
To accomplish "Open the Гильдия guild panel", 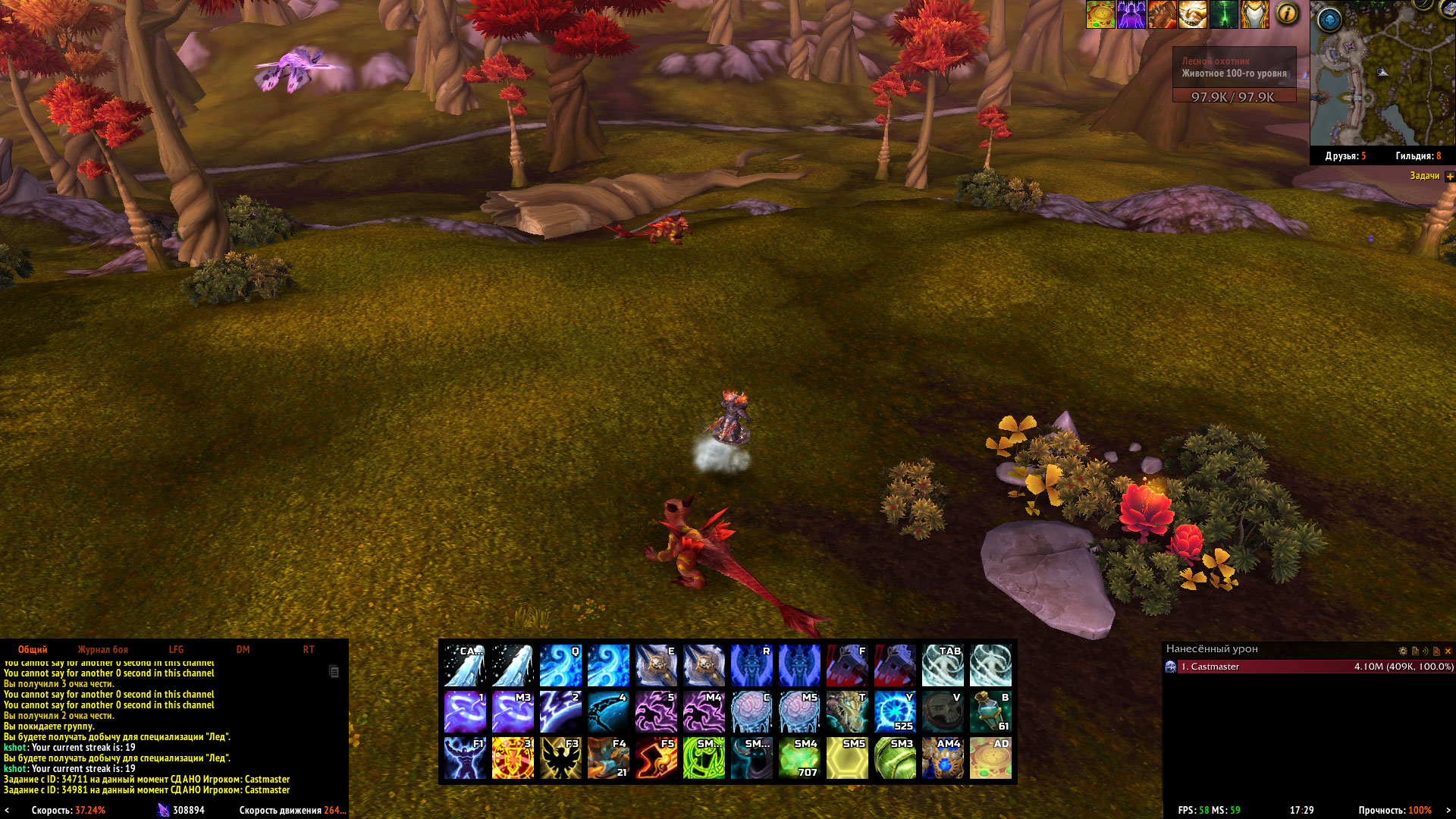I will (1417, 156).
